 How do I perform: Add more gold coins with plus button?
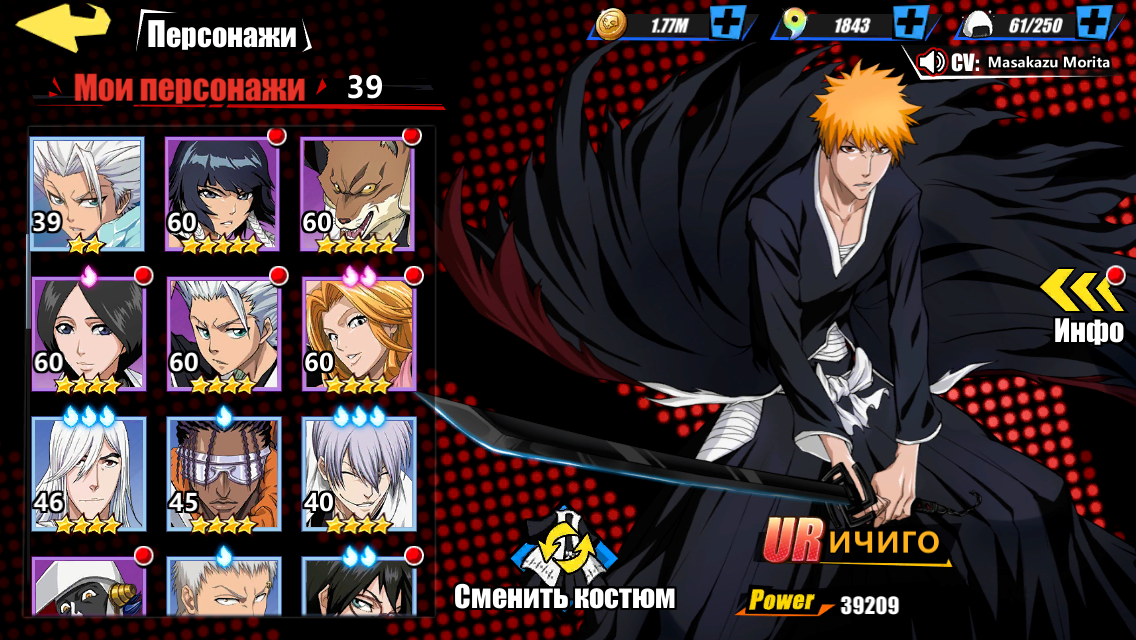[727, 22]
